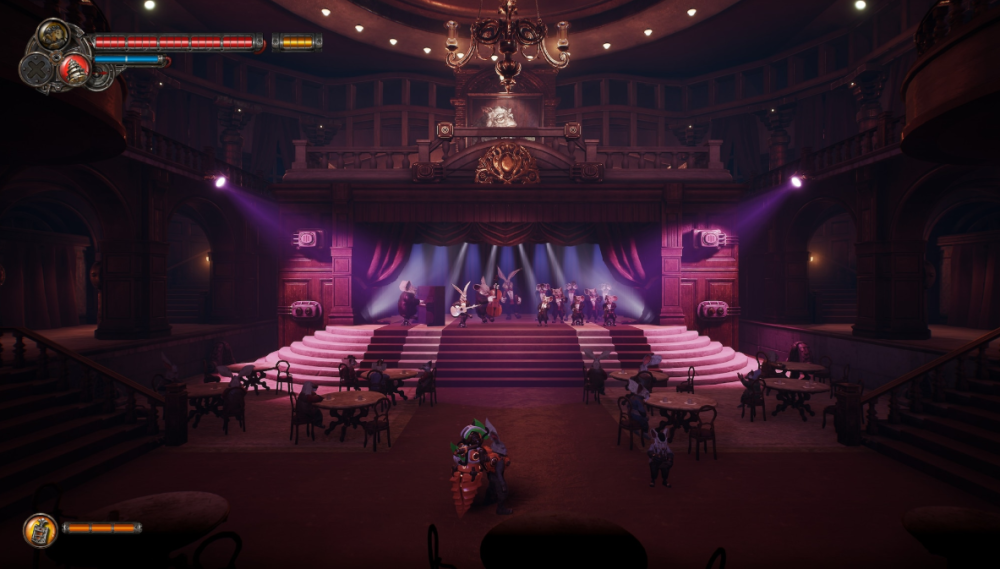Click the golden fist weapon icon
This screenshot has height=569, width=1000.
point(53,35)
